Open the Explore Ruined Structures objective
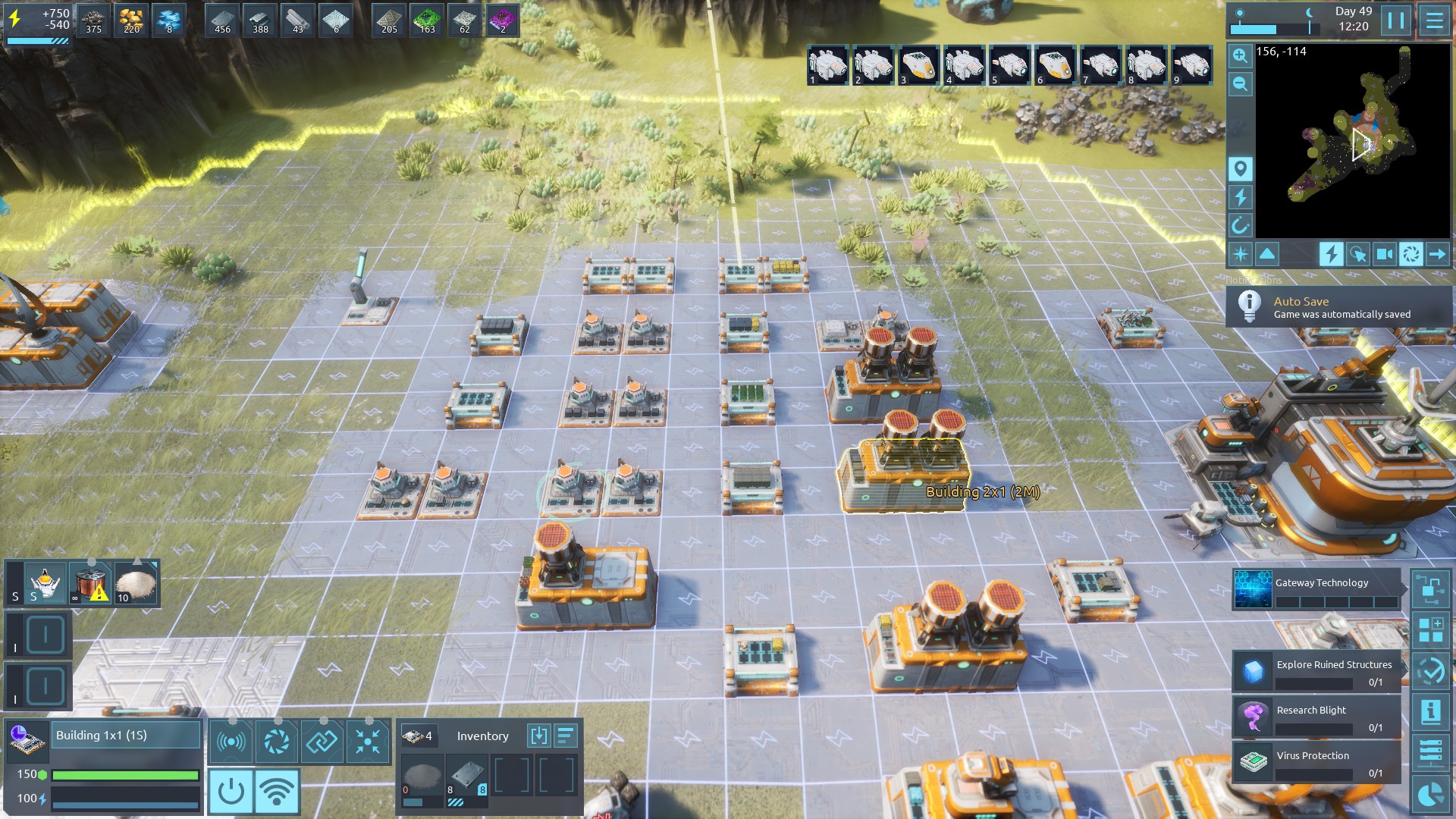 point(1316,672)
